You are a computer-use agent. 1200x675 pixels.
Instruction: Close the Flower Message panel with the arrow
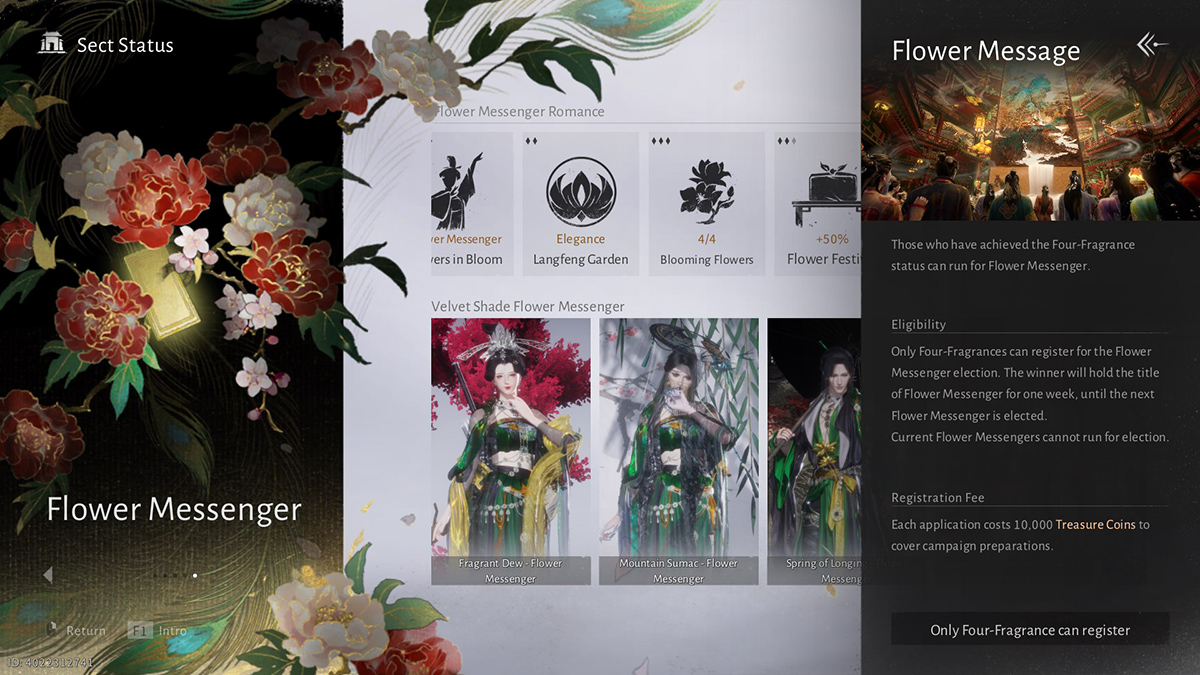point(1152,45)
